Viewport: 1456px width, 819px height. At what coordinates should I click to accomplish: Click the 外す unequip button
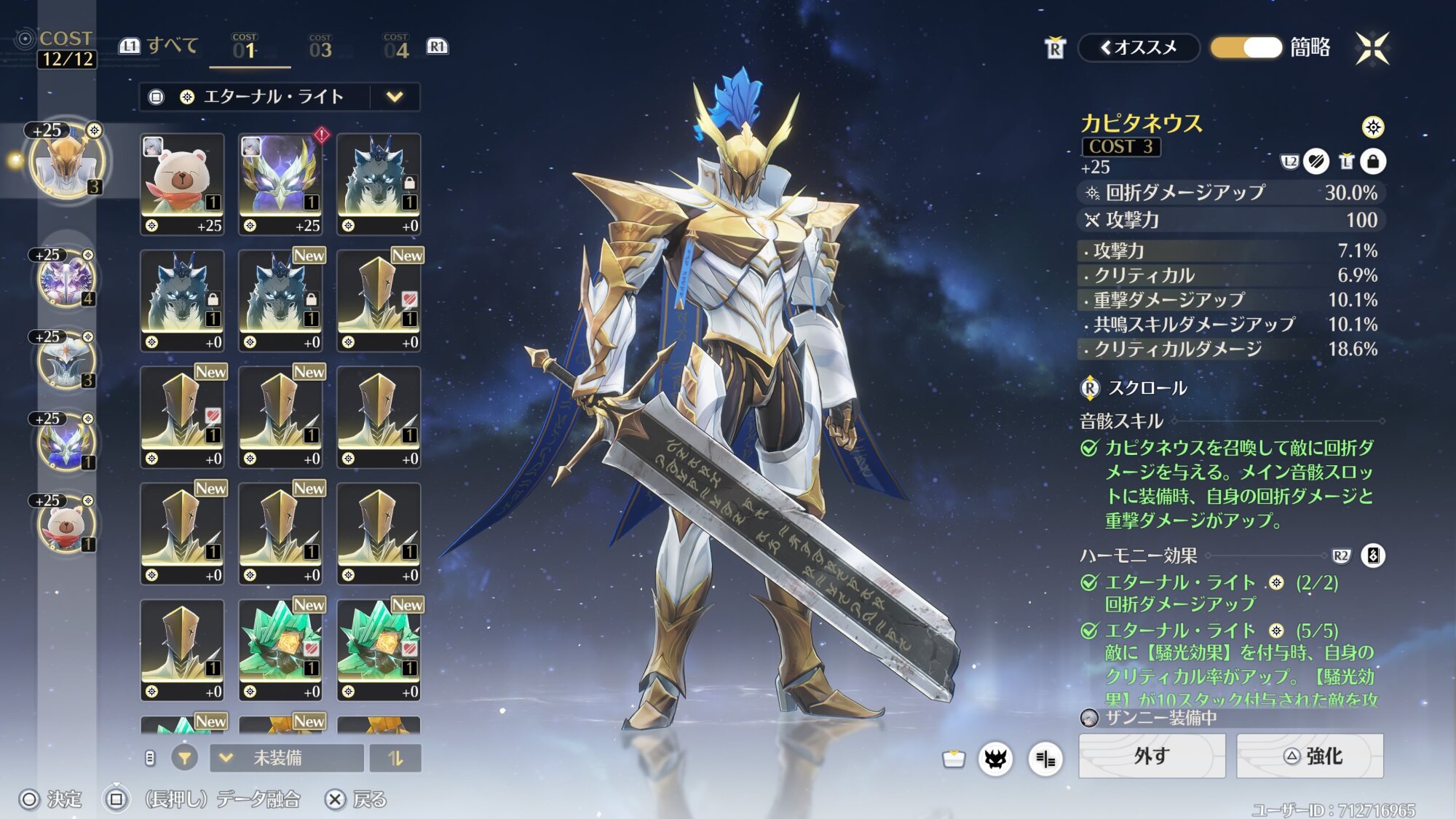(1151, 756)
